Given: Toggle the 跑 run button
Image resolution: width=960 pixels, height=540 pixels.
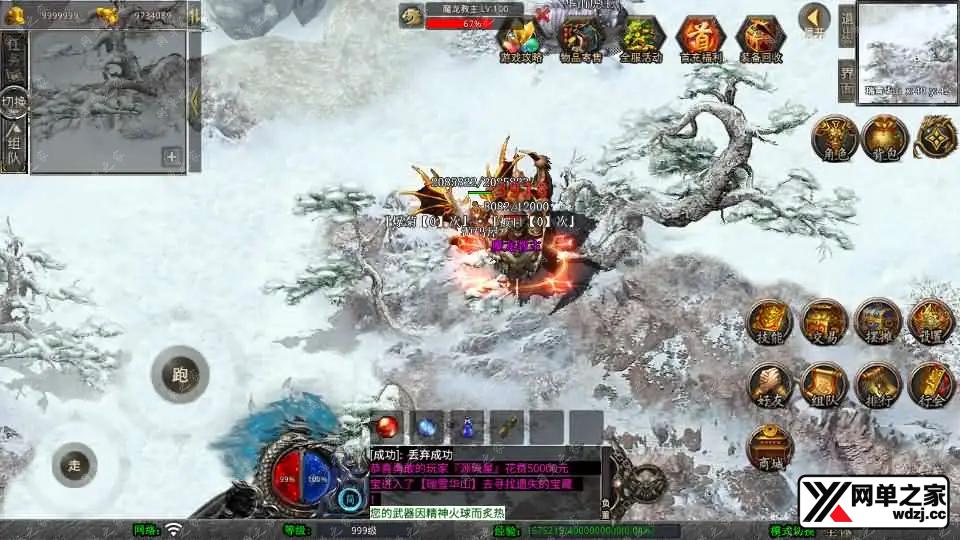Looking at the screenshot, I should [x=180, y=376].
